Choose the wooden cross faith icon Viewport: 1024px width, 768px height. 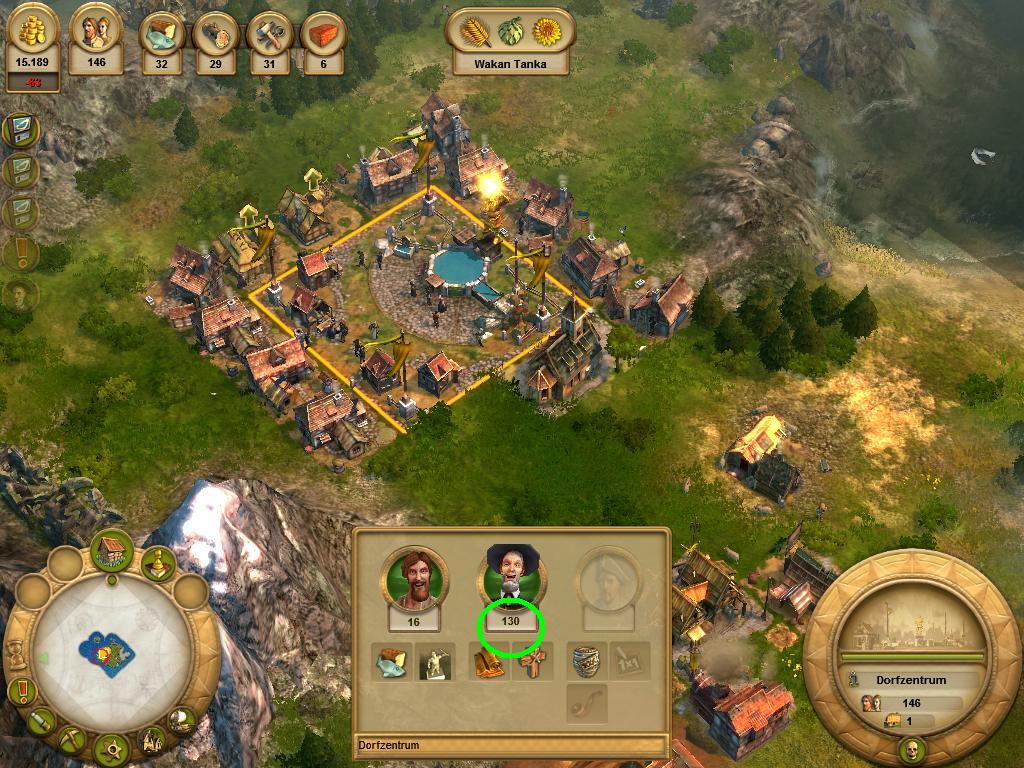pos(533,662)
